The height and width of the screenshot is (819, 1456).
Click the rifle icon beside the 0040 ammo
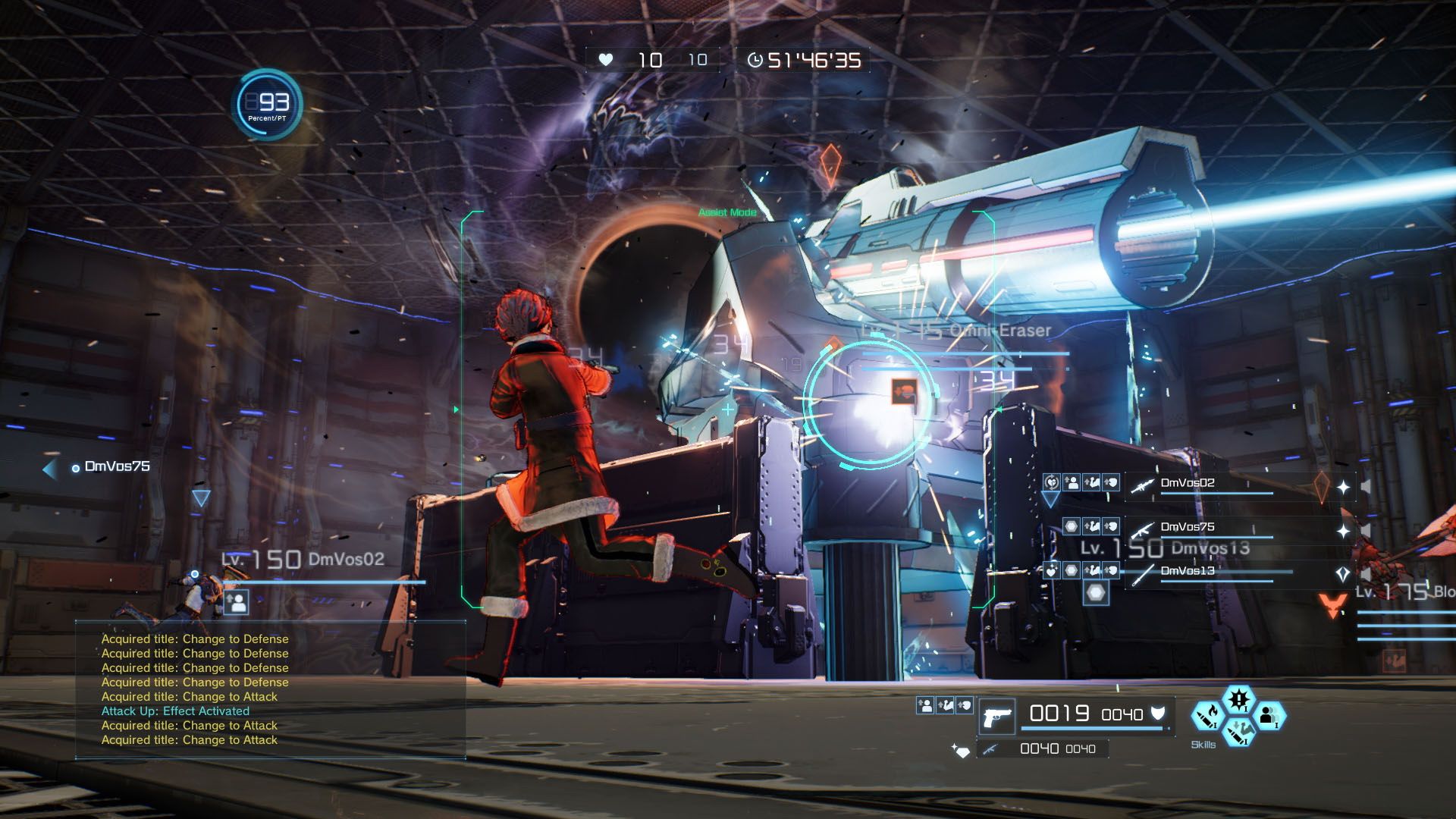990,748
